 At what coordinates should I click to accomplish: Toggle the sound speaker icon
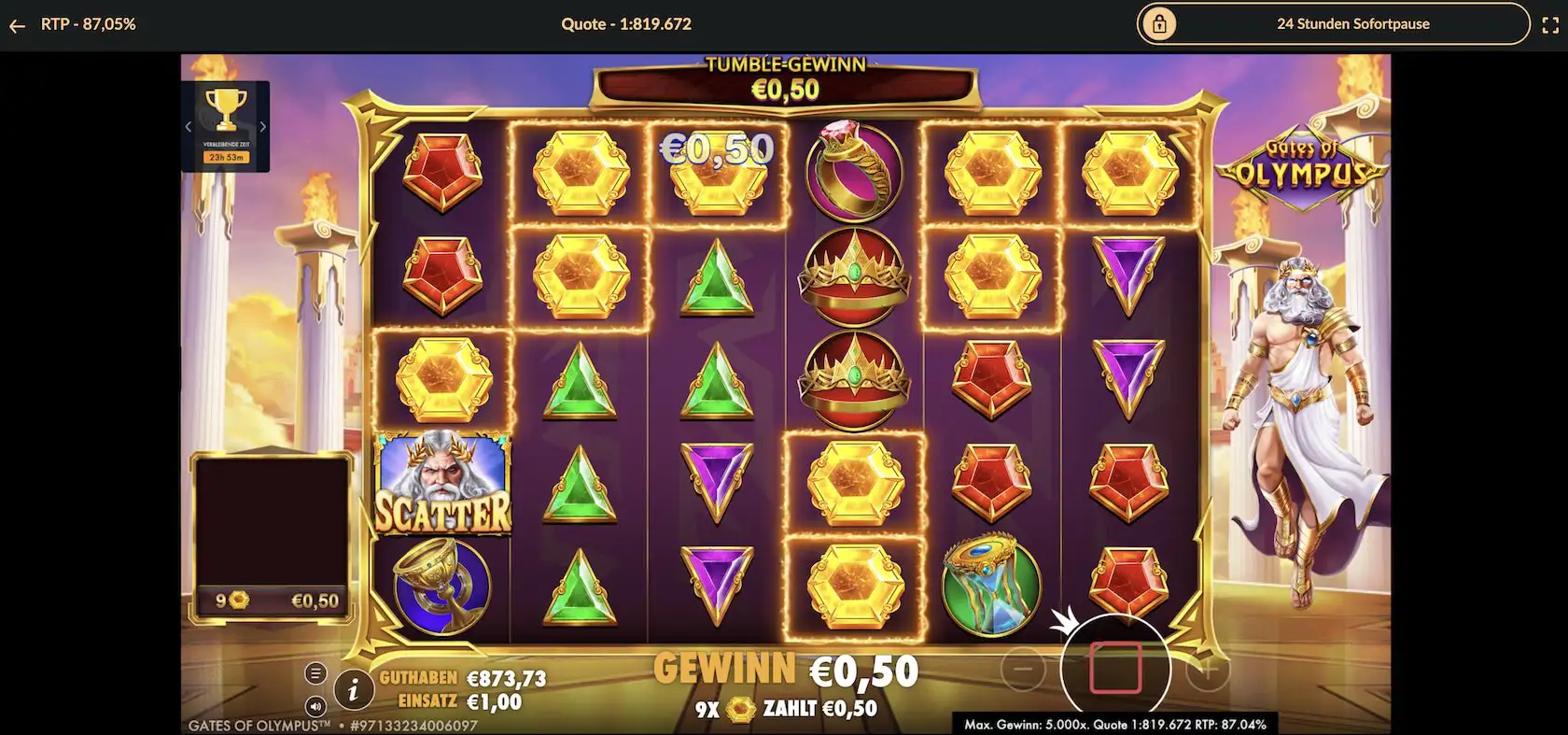click(315, 707)
